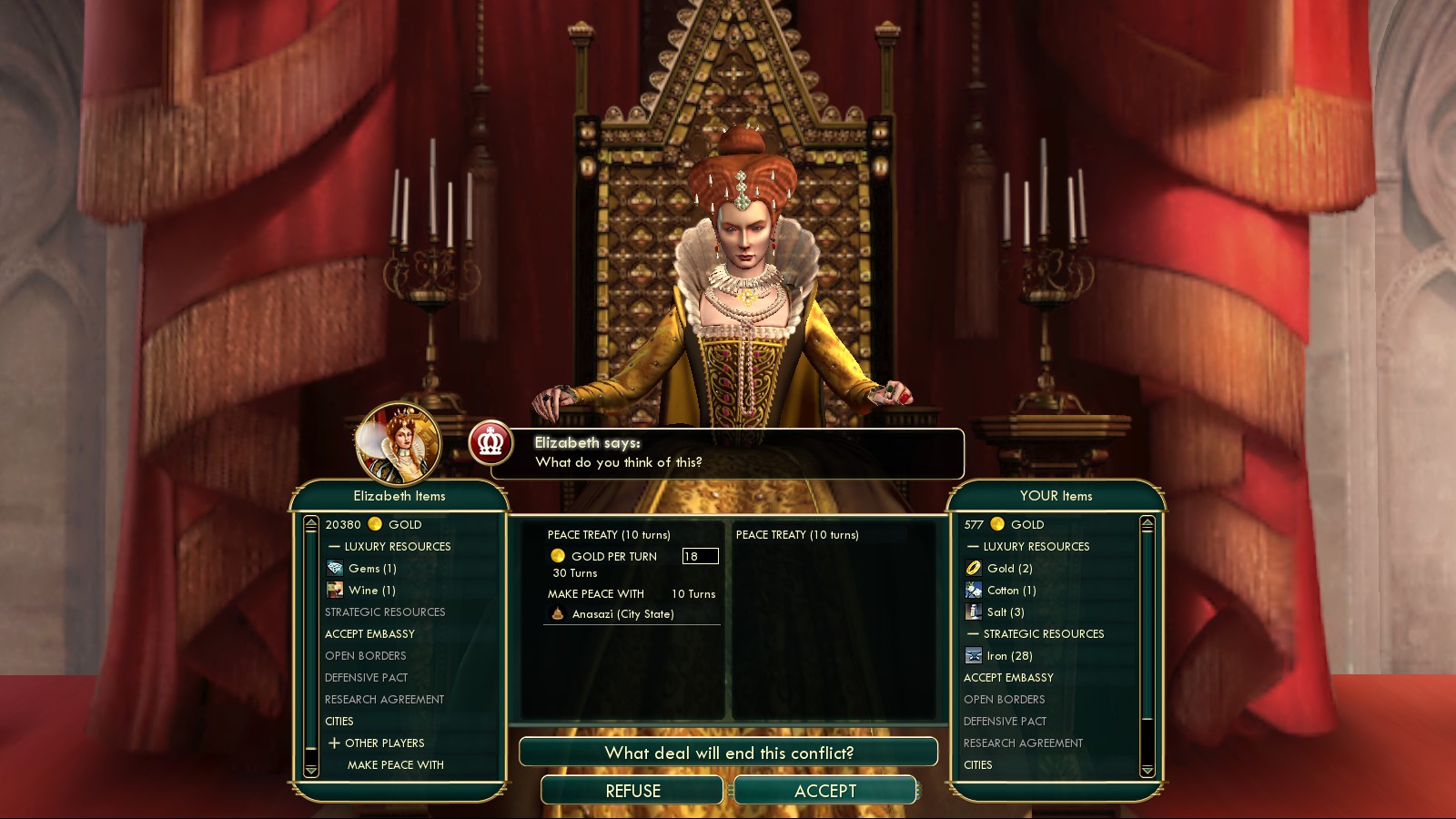Click your items list scroll-down arrow
The width and height of the screenshot is (1456, 819).
[1147, 770]
